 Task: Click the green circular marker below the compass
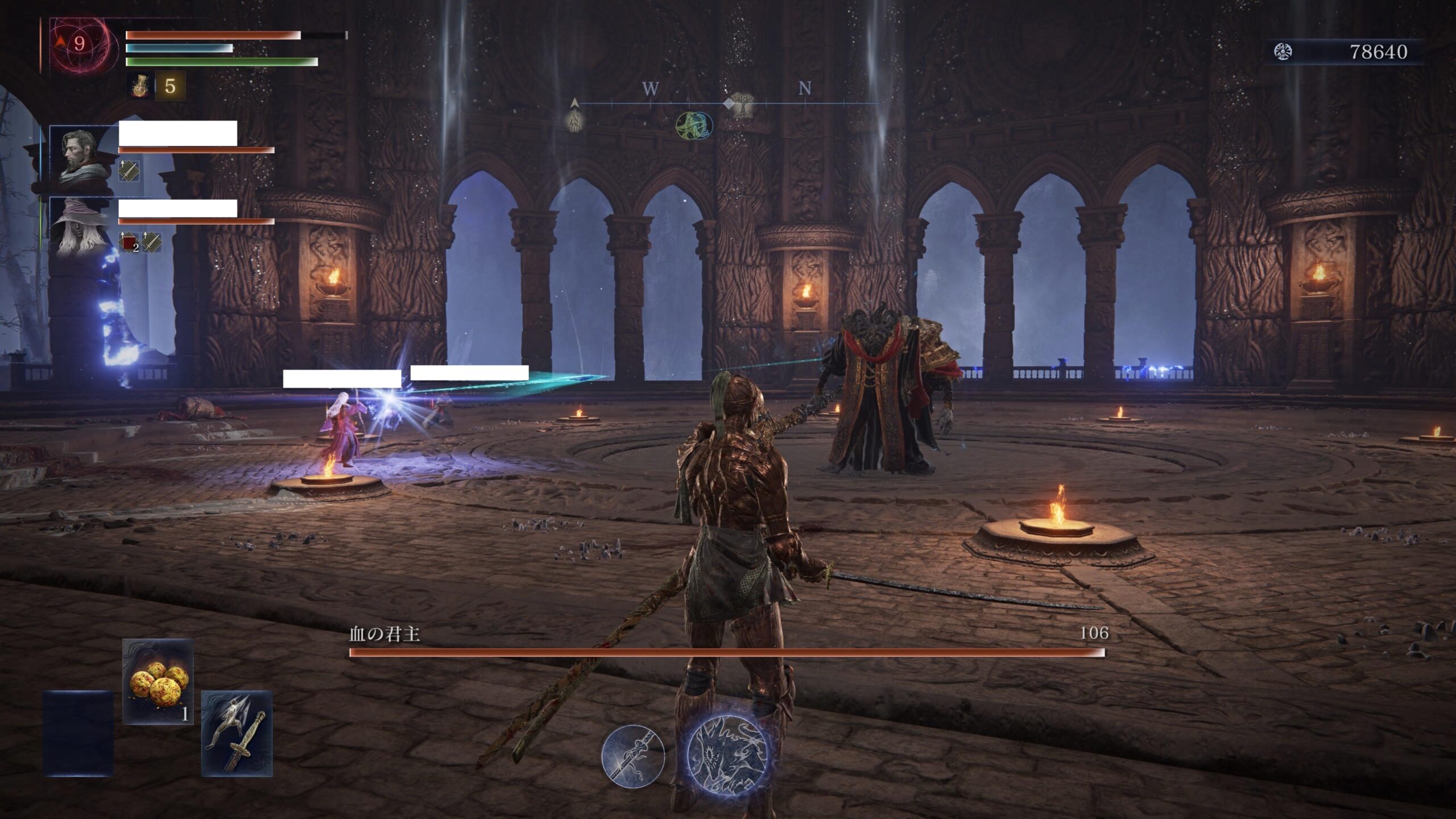point(694,126)
